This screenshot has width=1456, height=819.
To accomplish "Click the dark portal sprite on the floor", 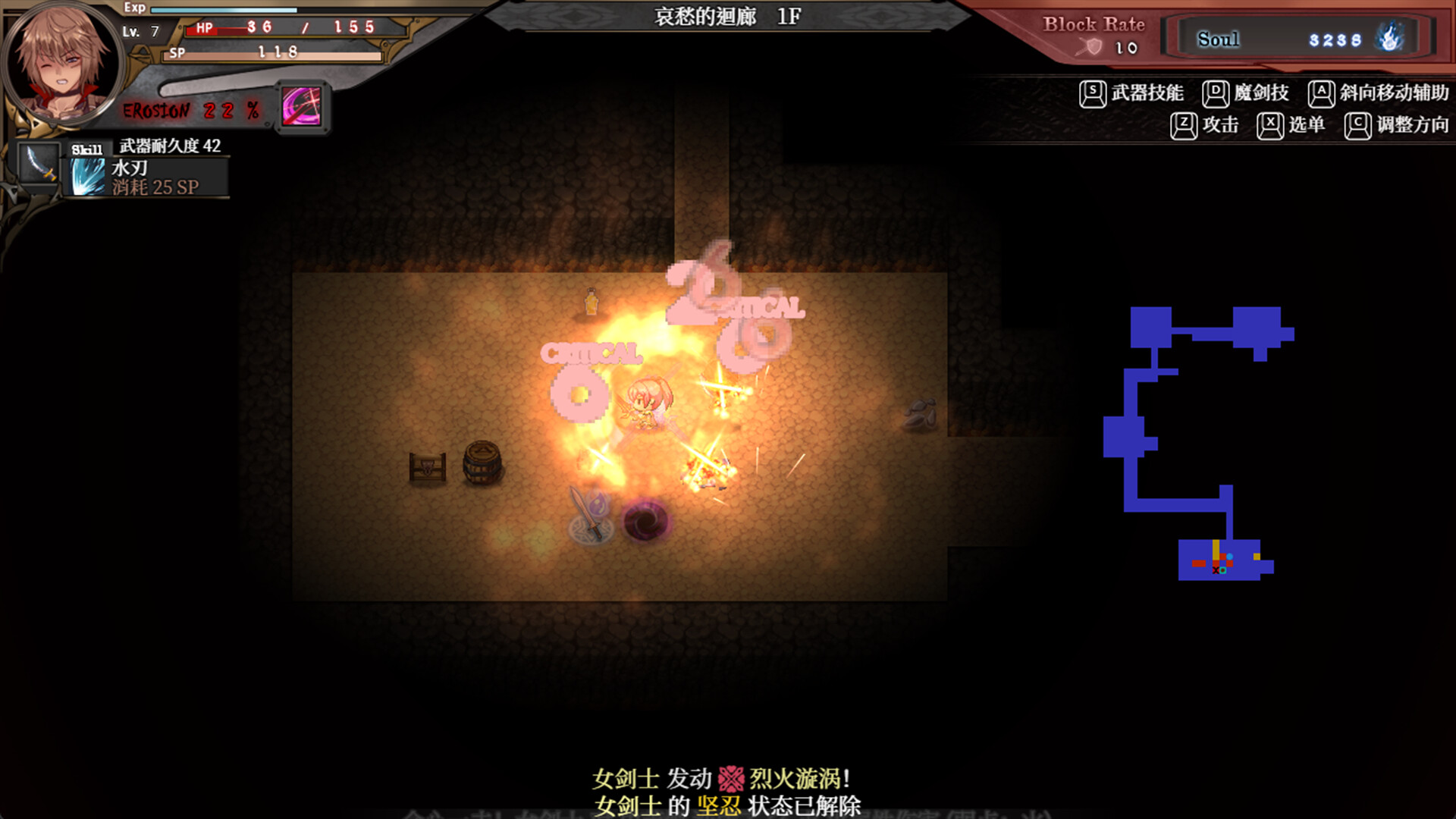I will (x=646, y=523).
